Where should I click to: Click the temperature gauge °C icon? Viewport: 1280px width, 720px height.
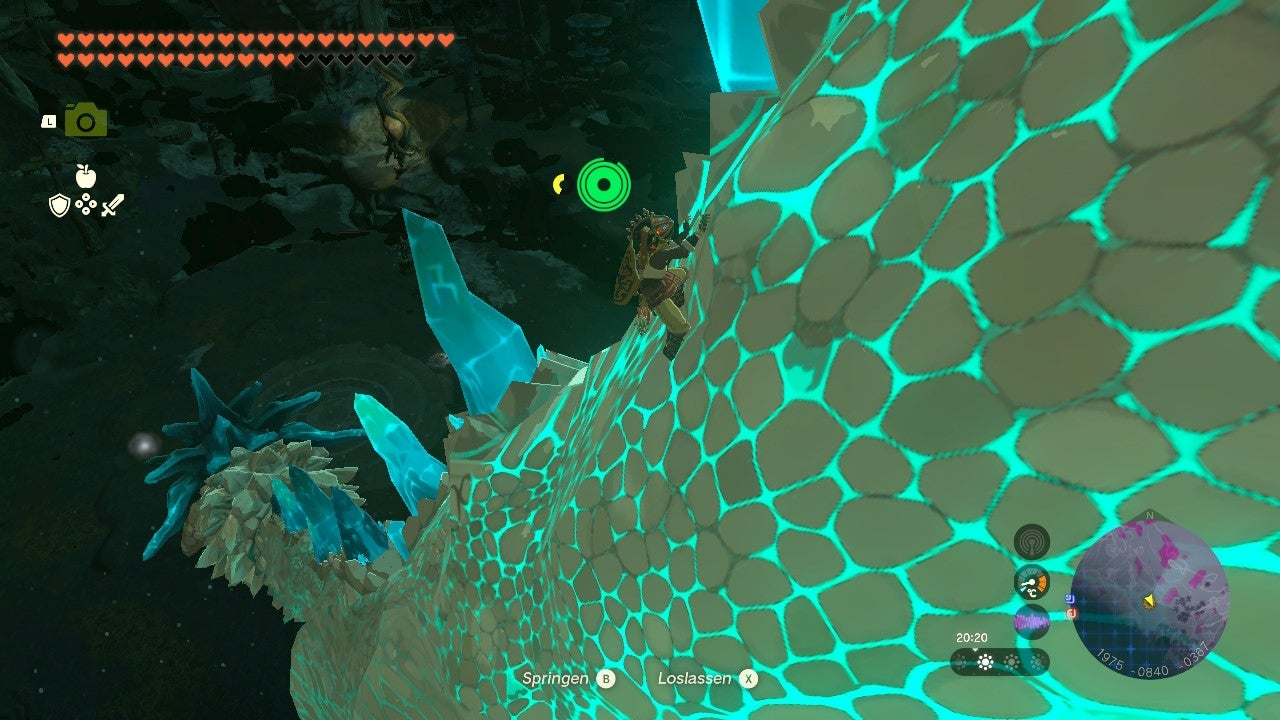pyautogui.click(x=1031, y=583)
